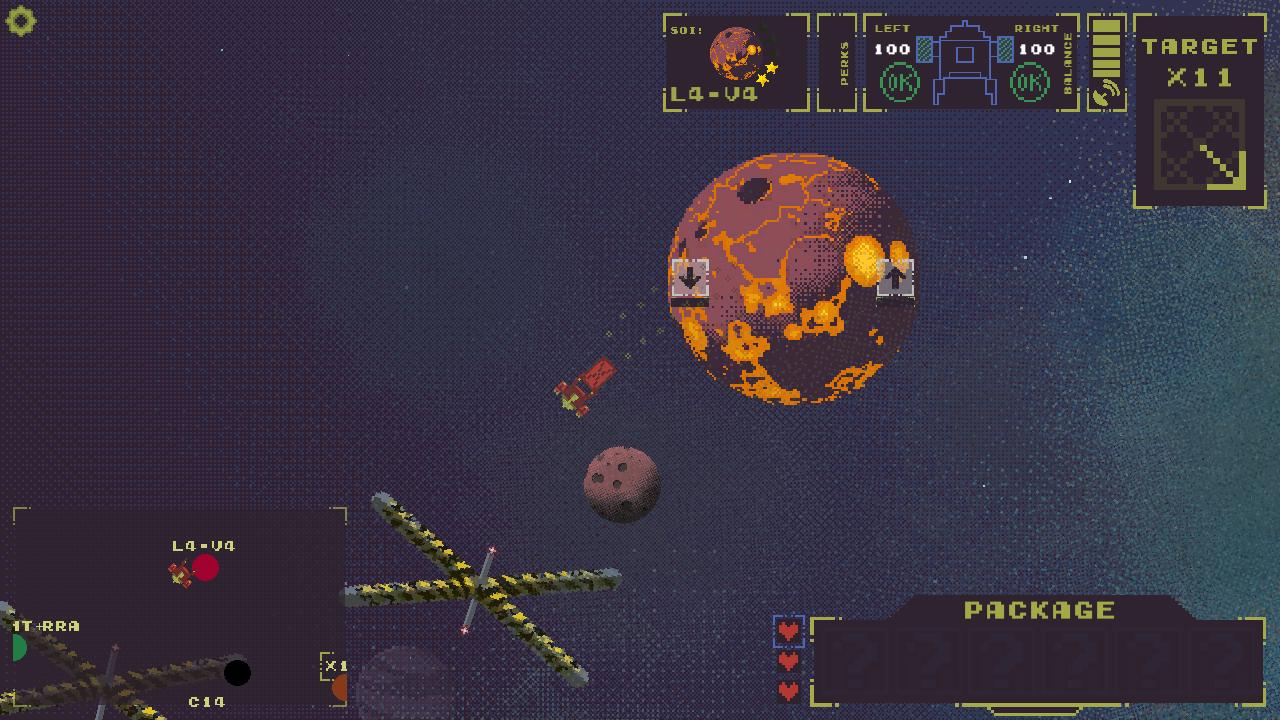
Task: Select the highlighted heart next to the package panel
Action: 789,631
